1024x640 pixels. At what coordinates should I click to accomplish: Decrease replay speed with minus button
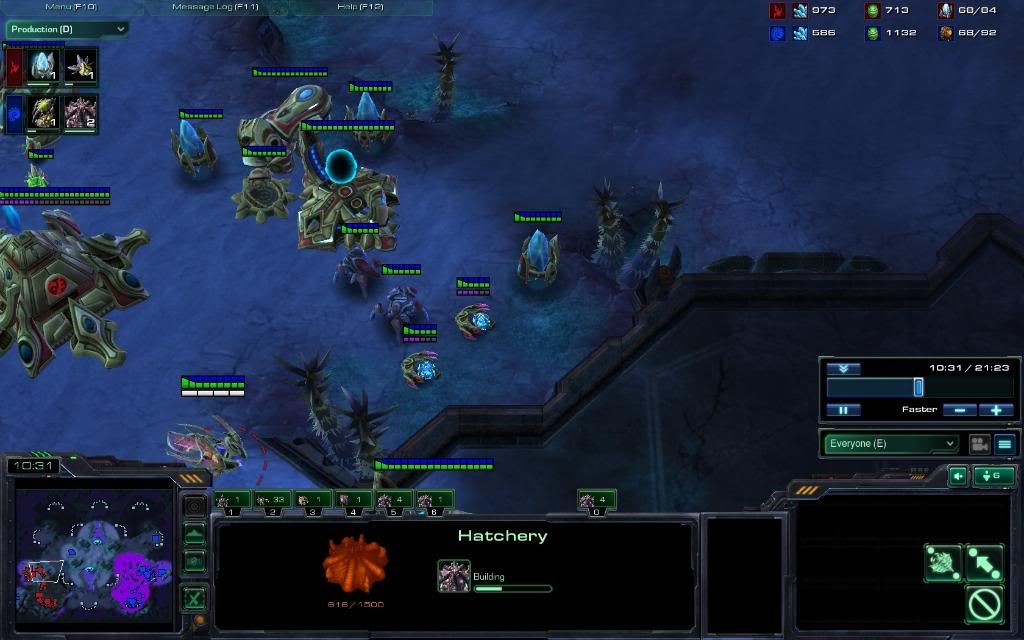click(x=960, y=410)
